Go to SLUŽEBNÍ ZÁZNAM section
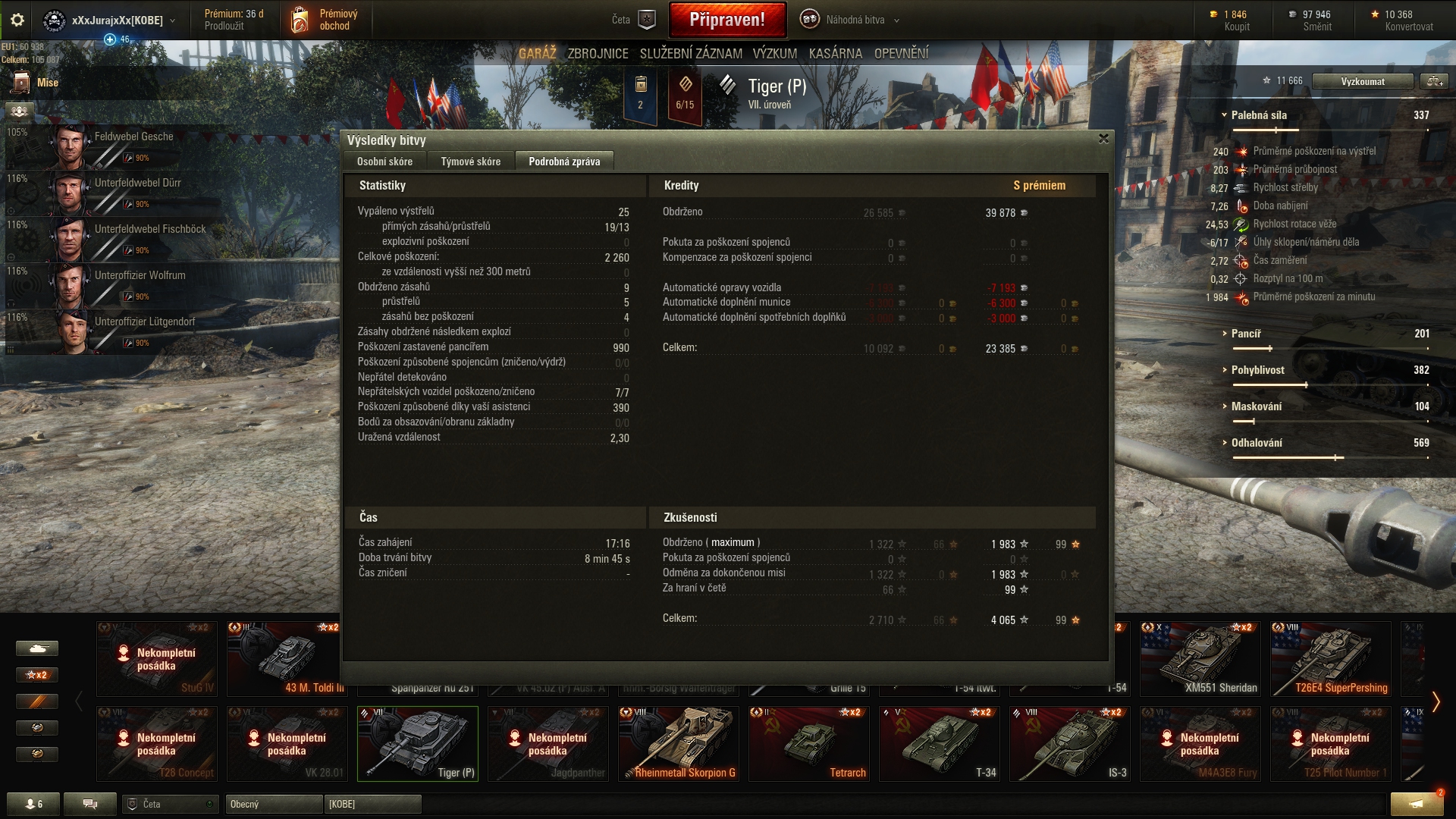 pyautogui.click(x=690, y=54)
